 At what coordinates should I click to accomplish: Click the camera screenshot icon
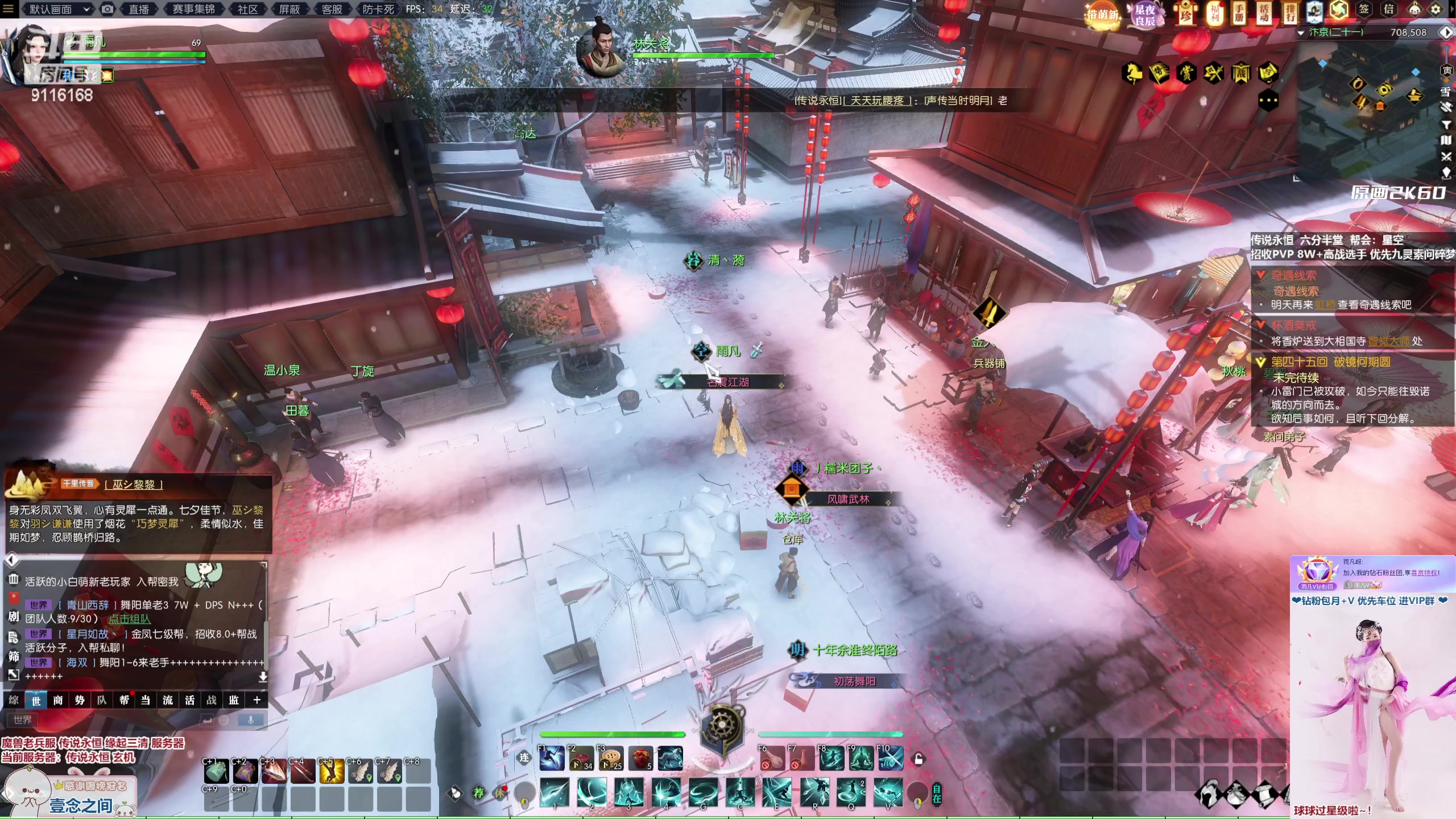tap(107, 9)
